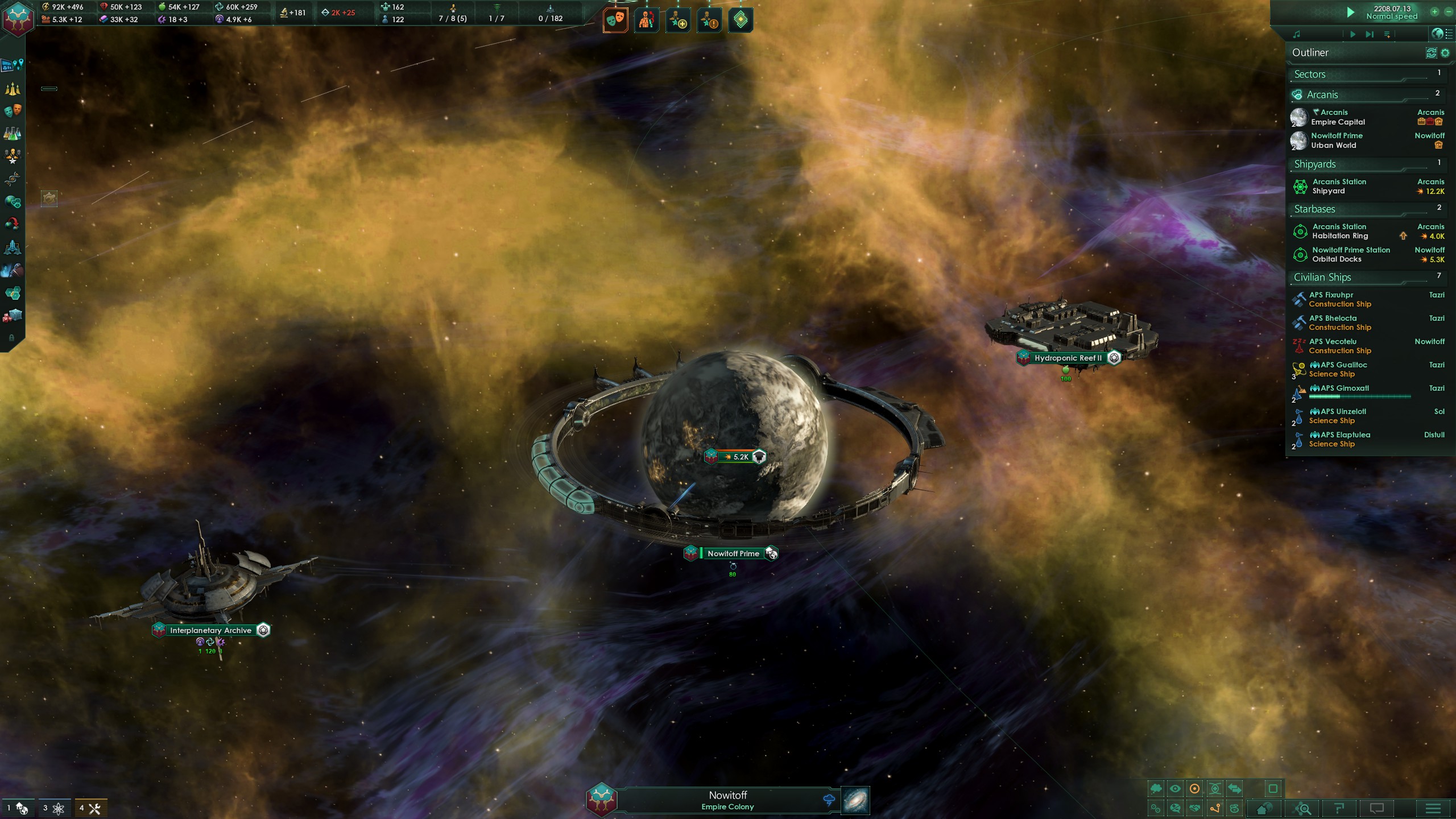
Task: Open the main menu hamburger button
Action: click(1433, 808)
